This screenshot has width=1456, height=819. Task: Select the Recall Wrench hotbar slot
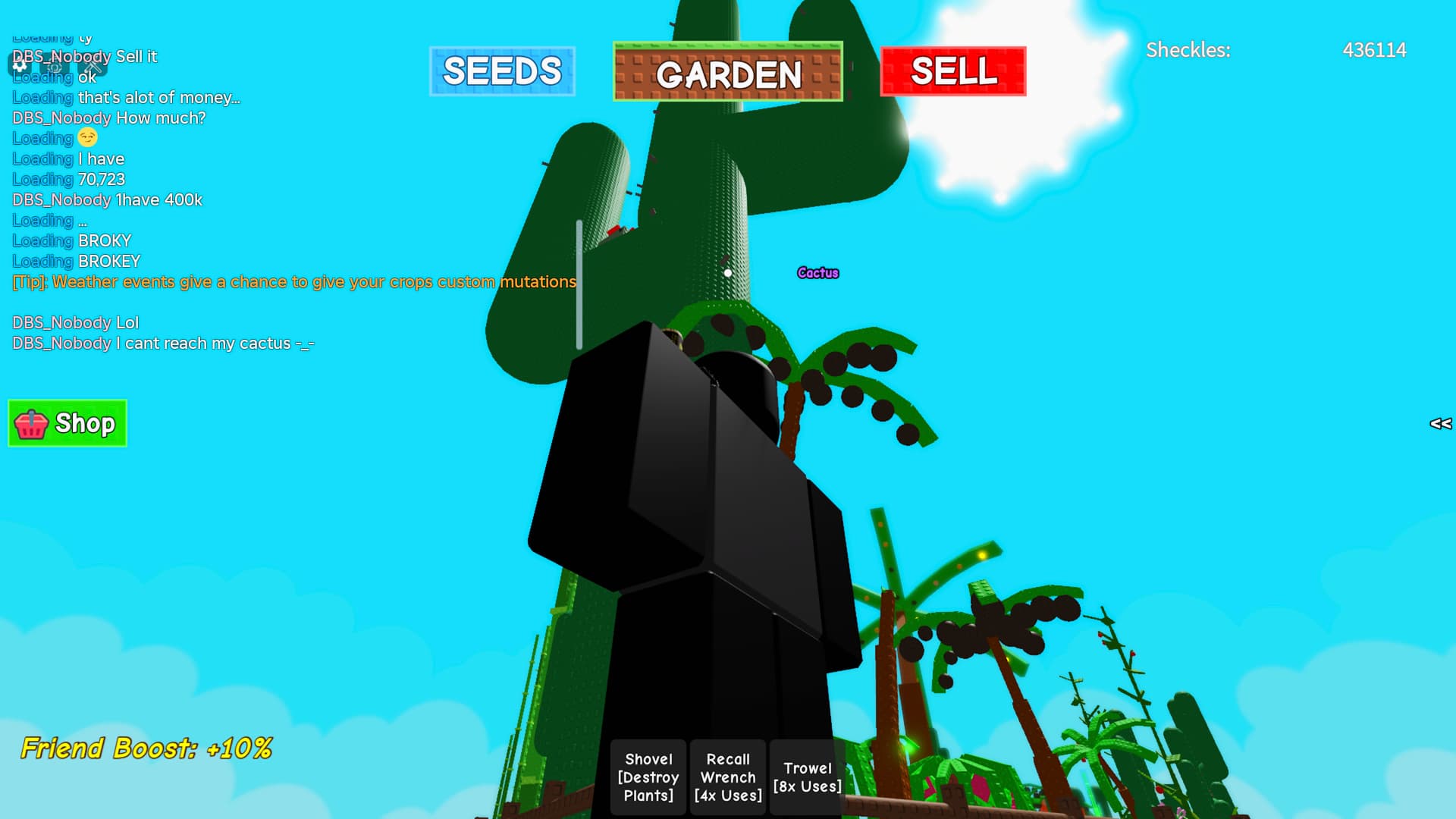coord(728,777)
